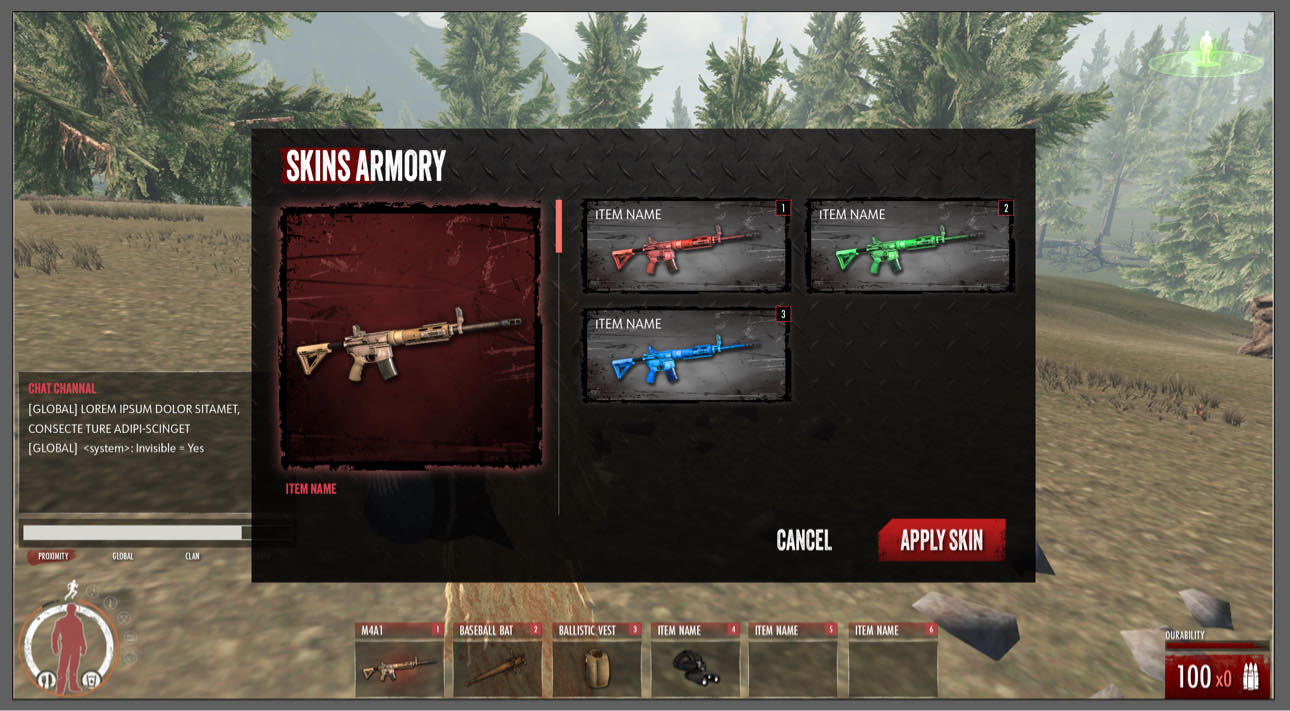The width and height of the screenshot is (1290, 711).
Task: Choose the green rifle skin
Action: (910, 246)
